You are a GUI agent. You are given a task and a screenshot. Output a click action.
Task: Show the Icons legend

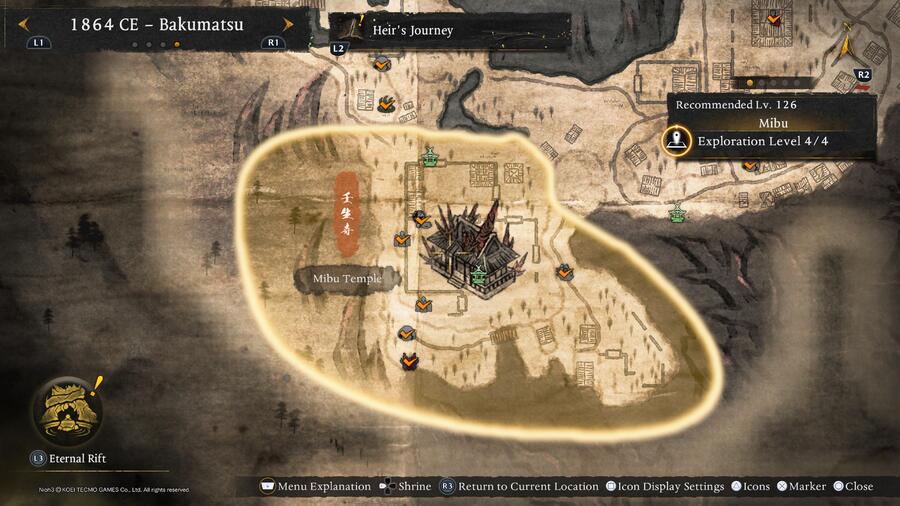coord(750,486)
